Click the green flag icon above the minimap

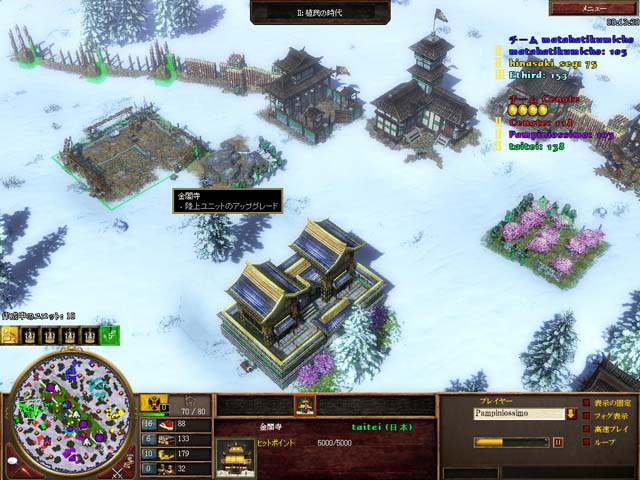coord(109,336)
